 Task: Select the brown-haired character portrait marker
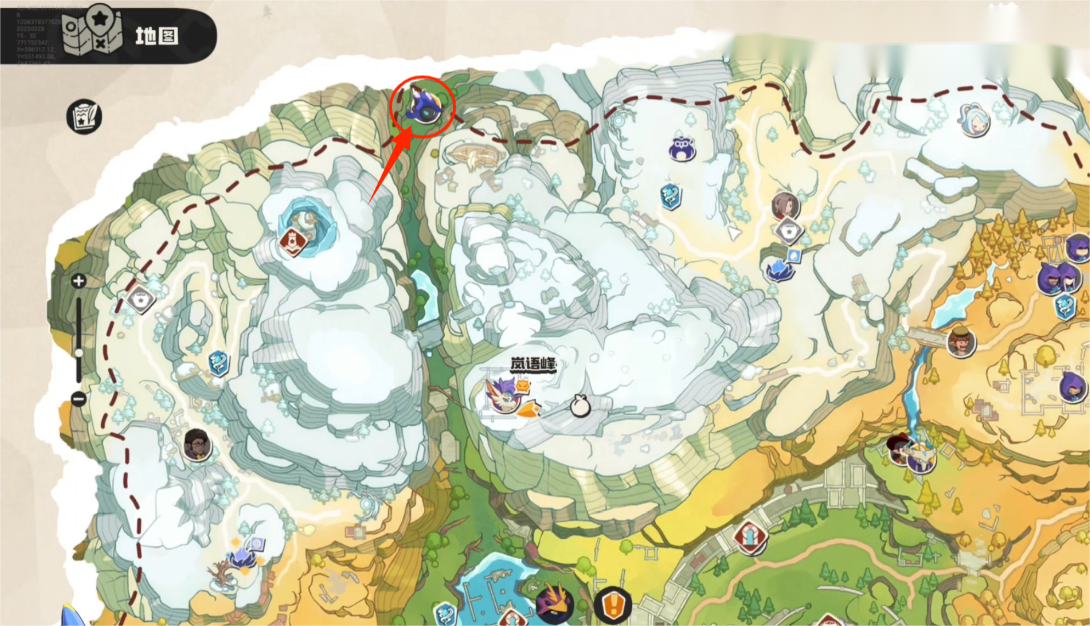click(785, 207)
